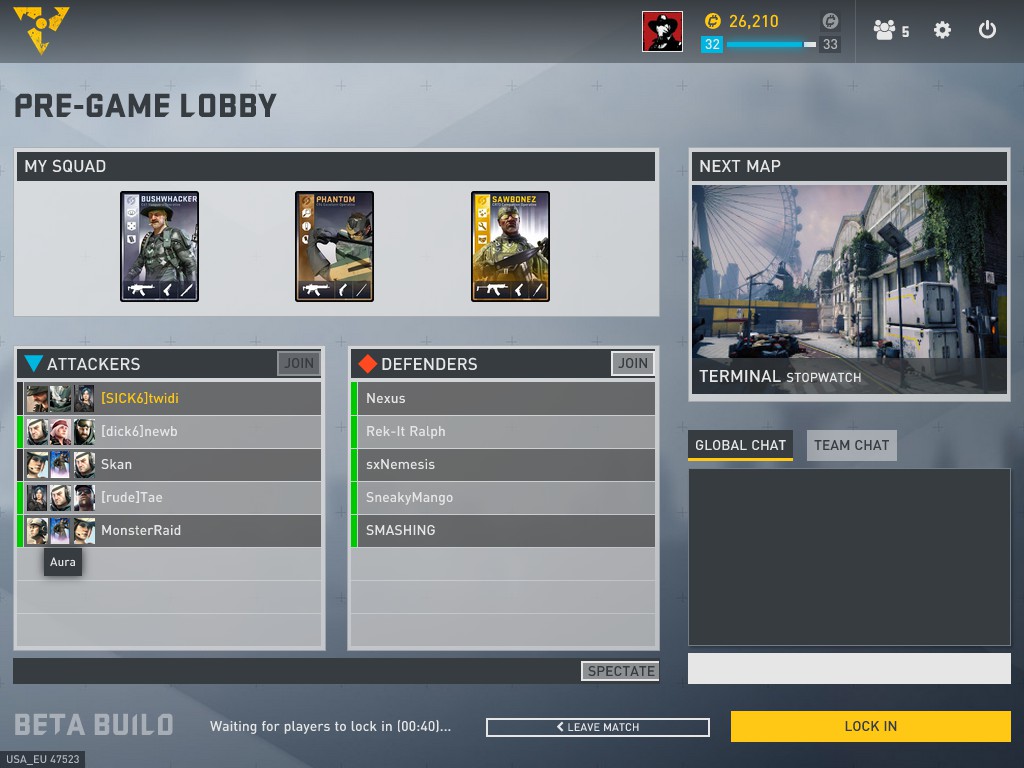This screenshot has width=1024, height=768.
Task: Join the Defenders team
Action: pos(633,364)
